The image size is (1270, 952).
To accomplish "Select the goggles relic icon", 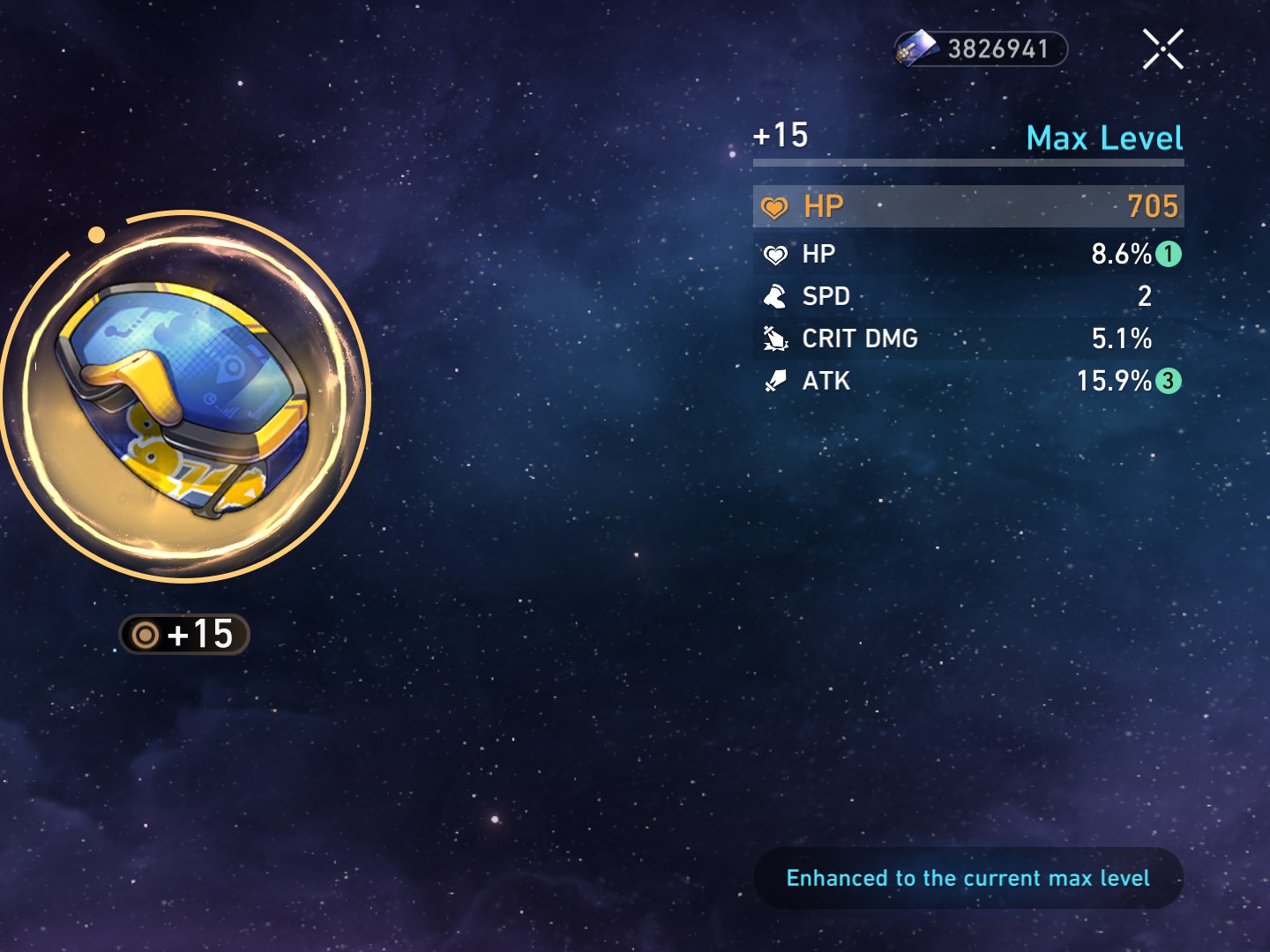I will pos(185,398).
